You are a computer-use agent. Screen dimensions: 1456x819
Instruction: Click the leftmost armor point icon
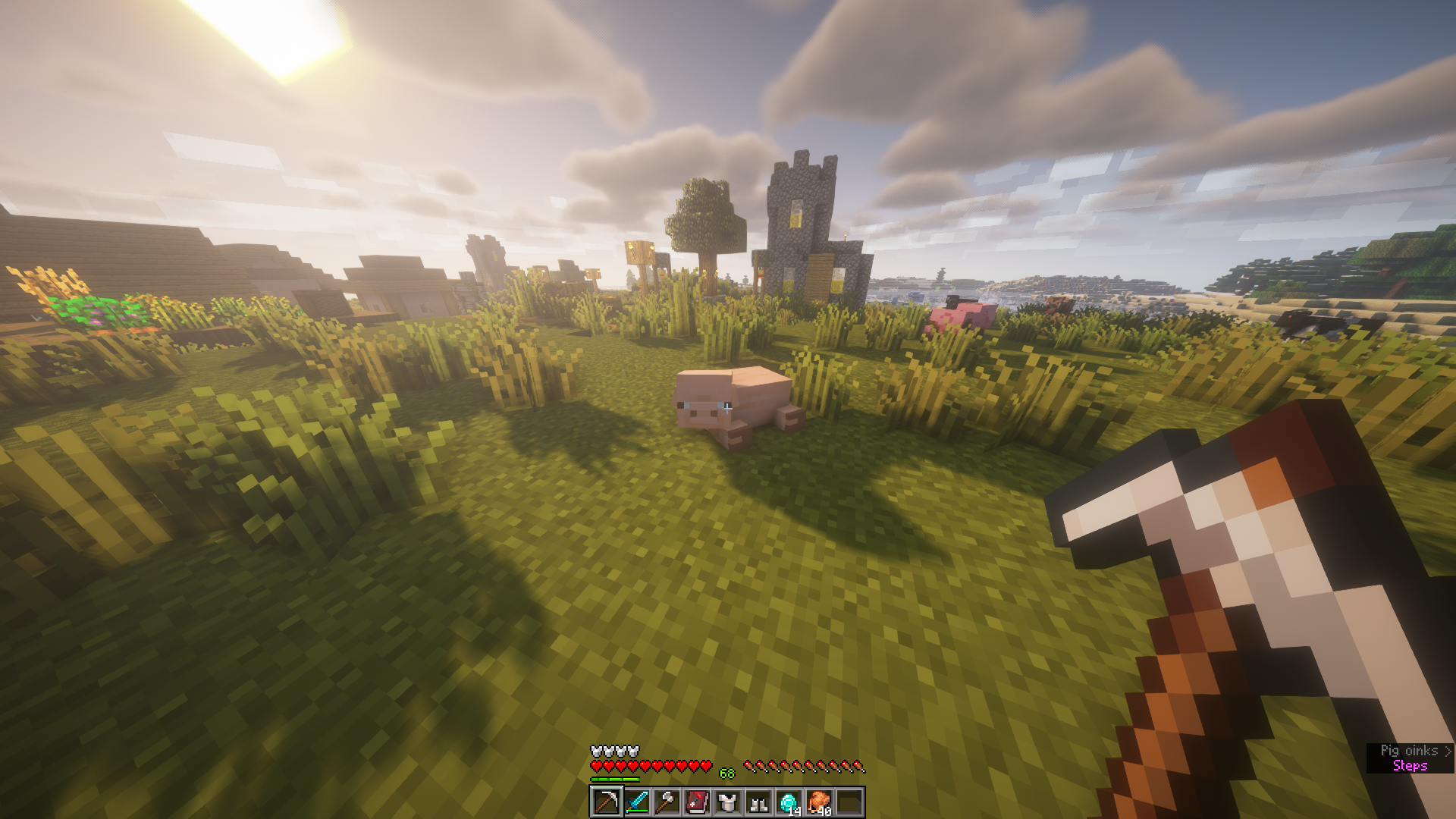(595, 751)
